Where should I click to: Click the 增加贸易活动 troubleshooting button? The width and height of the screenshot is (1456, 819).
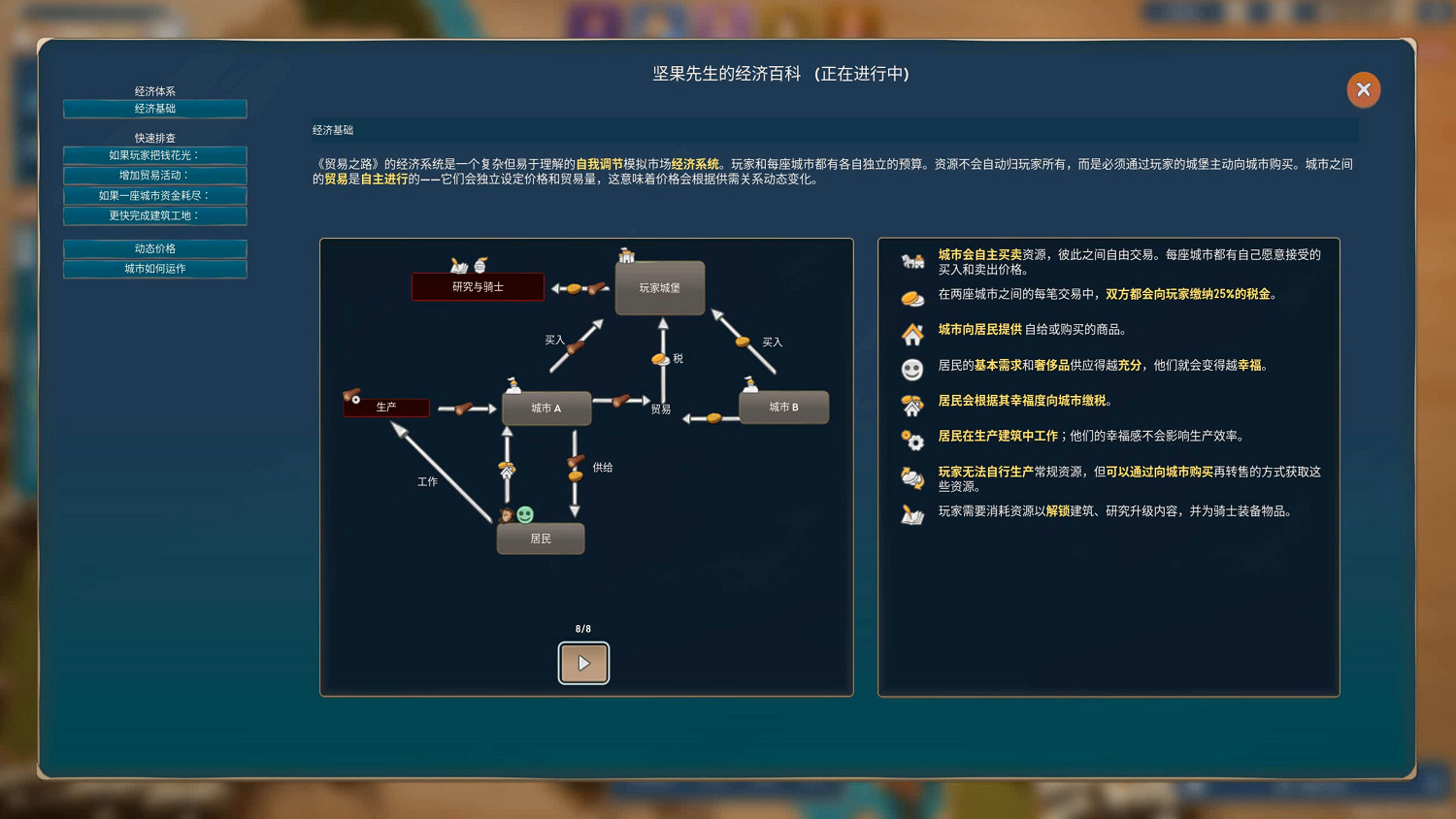click(x=154, y=176)
